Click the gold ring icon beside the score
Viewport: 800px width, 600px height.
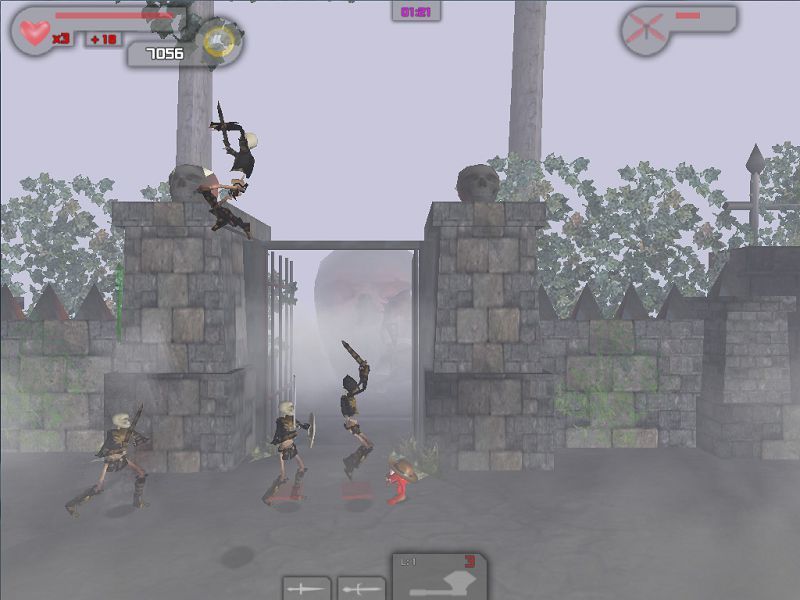217,43
